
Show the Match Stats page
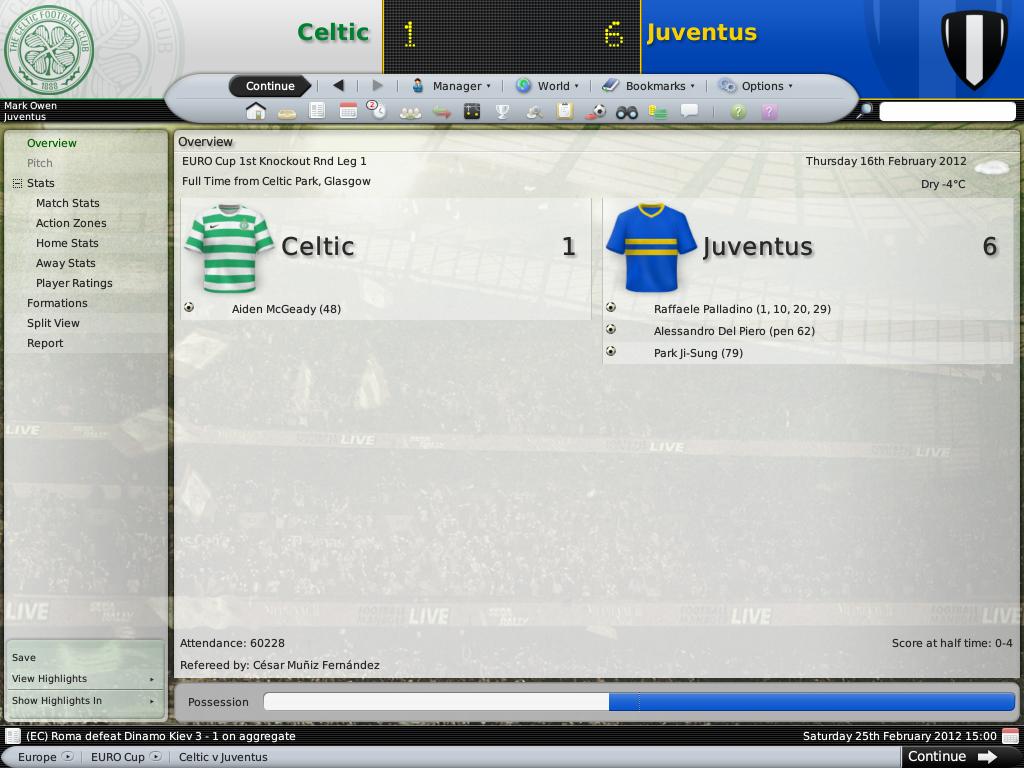click(x=68, y=203)
